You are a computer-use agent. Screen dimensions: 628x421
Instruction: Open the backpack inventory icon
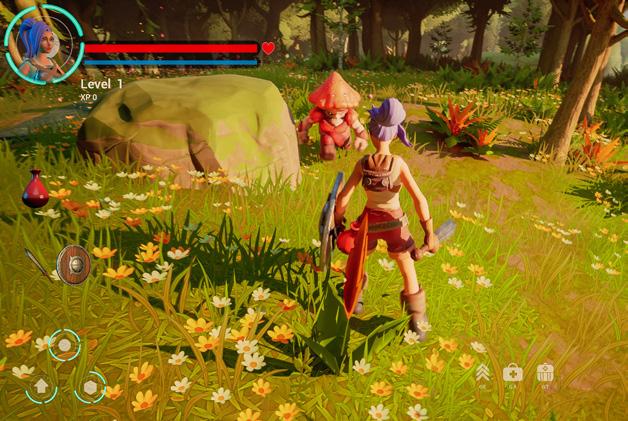pyautogui.click(x=545, y=372)
